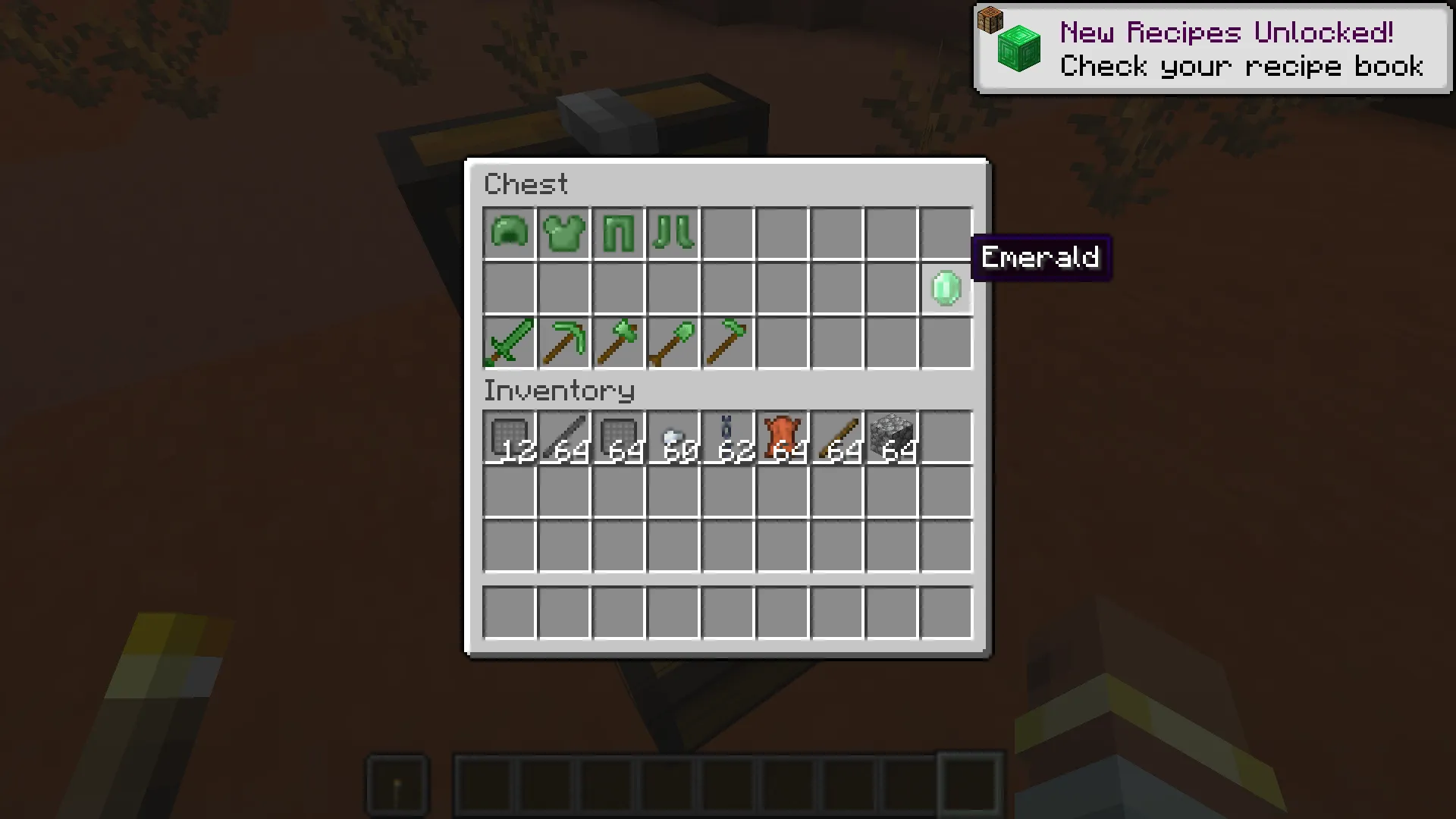1456x819 pixels.
Task: Pick up the Emerald gem item
Action: pos(946,287)
